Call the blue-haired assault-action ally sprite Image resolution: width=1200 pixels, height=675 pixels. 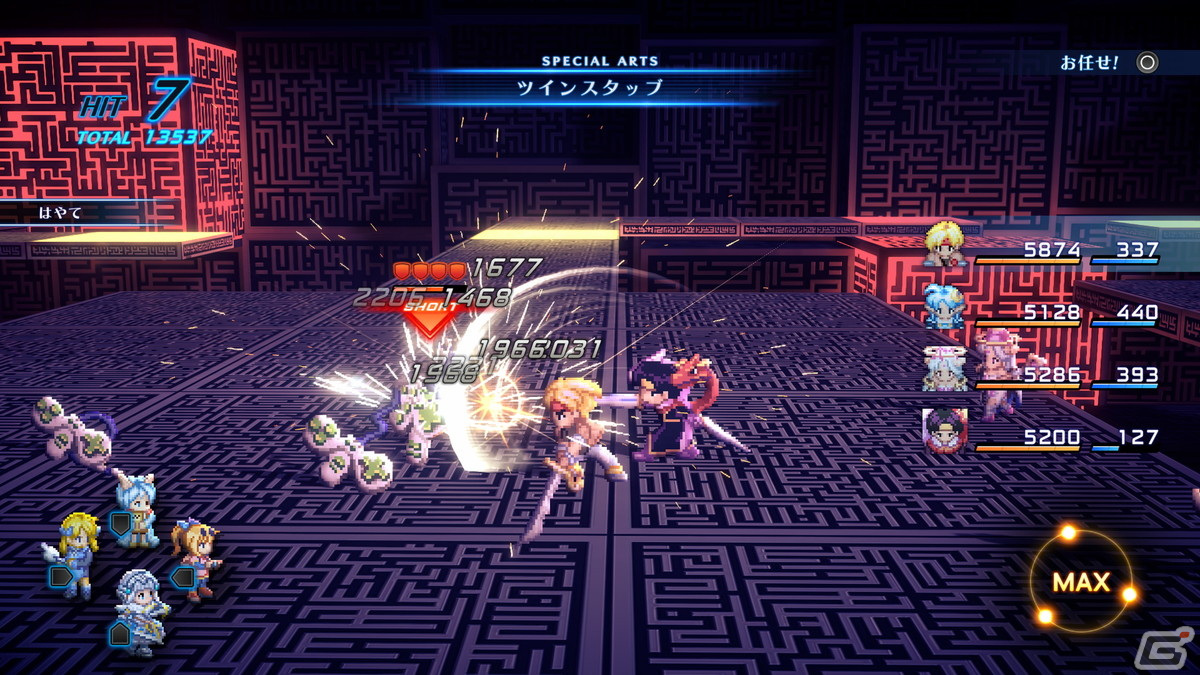coord(135,508)
